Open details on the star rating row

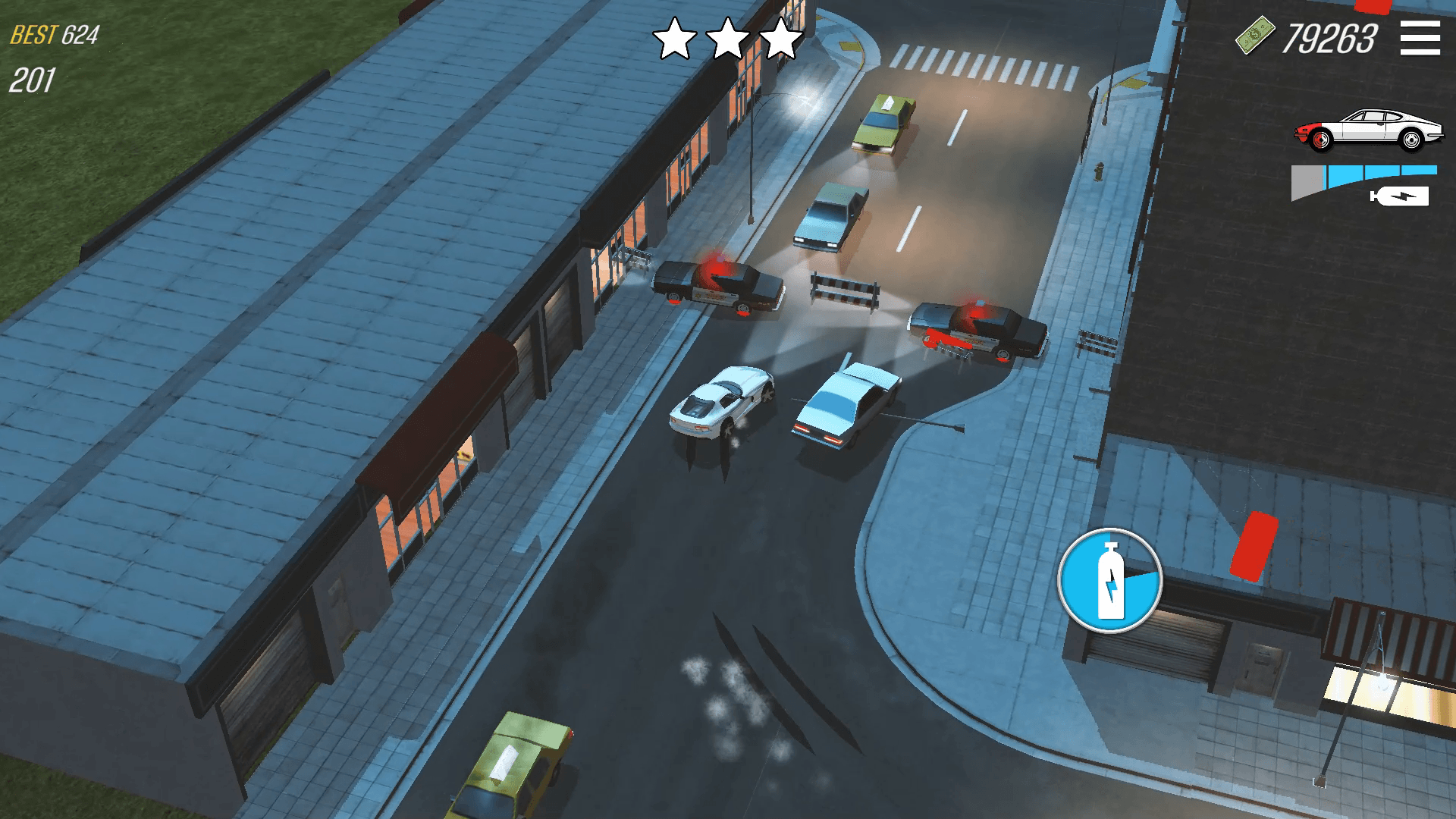[730, 36]
